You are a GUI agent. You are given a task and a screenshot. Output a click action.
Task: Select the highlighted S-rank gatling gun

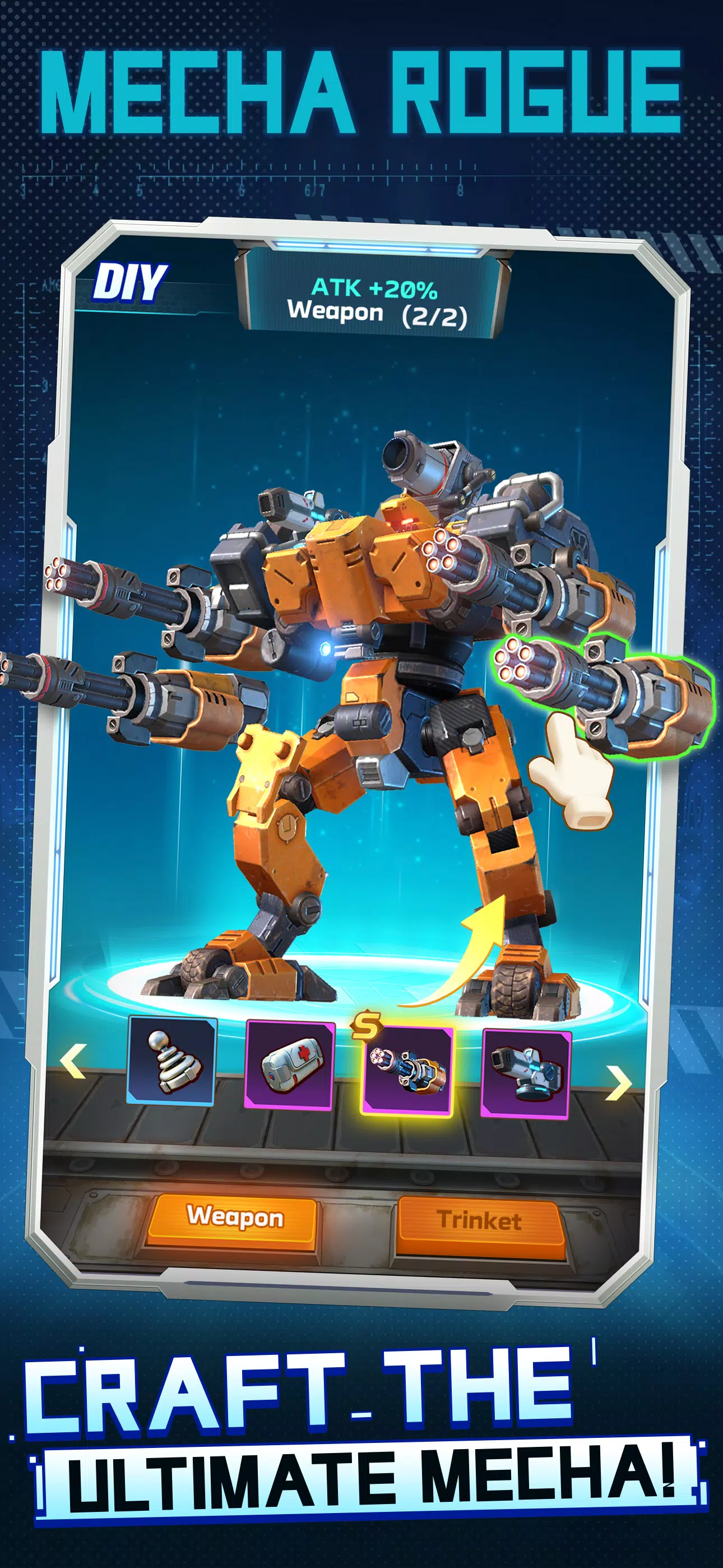pos(407,1071)
